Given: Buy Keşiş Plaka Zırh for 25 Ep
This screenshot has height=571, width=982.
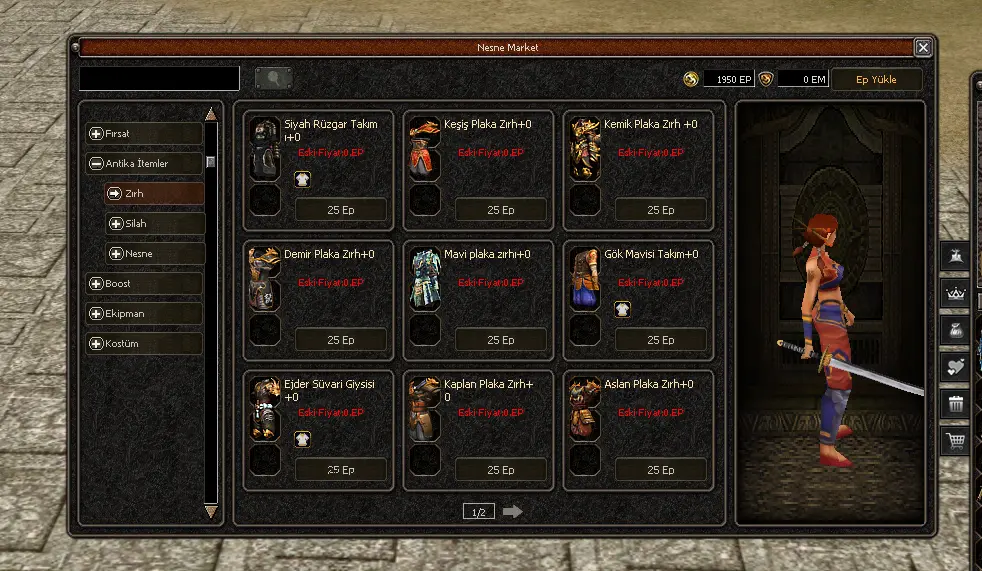Looking at the screenshot, I should point(500,210).
